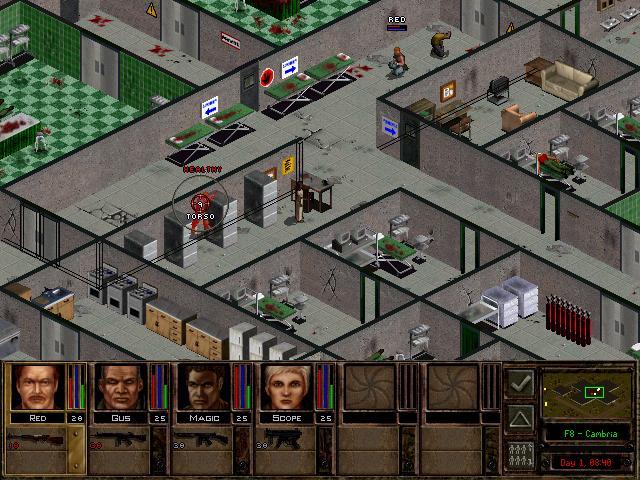Click Gus's rifle weapon slot
Image resolution: width=640 pixels, height=480 pixels.
click(120, 440)
